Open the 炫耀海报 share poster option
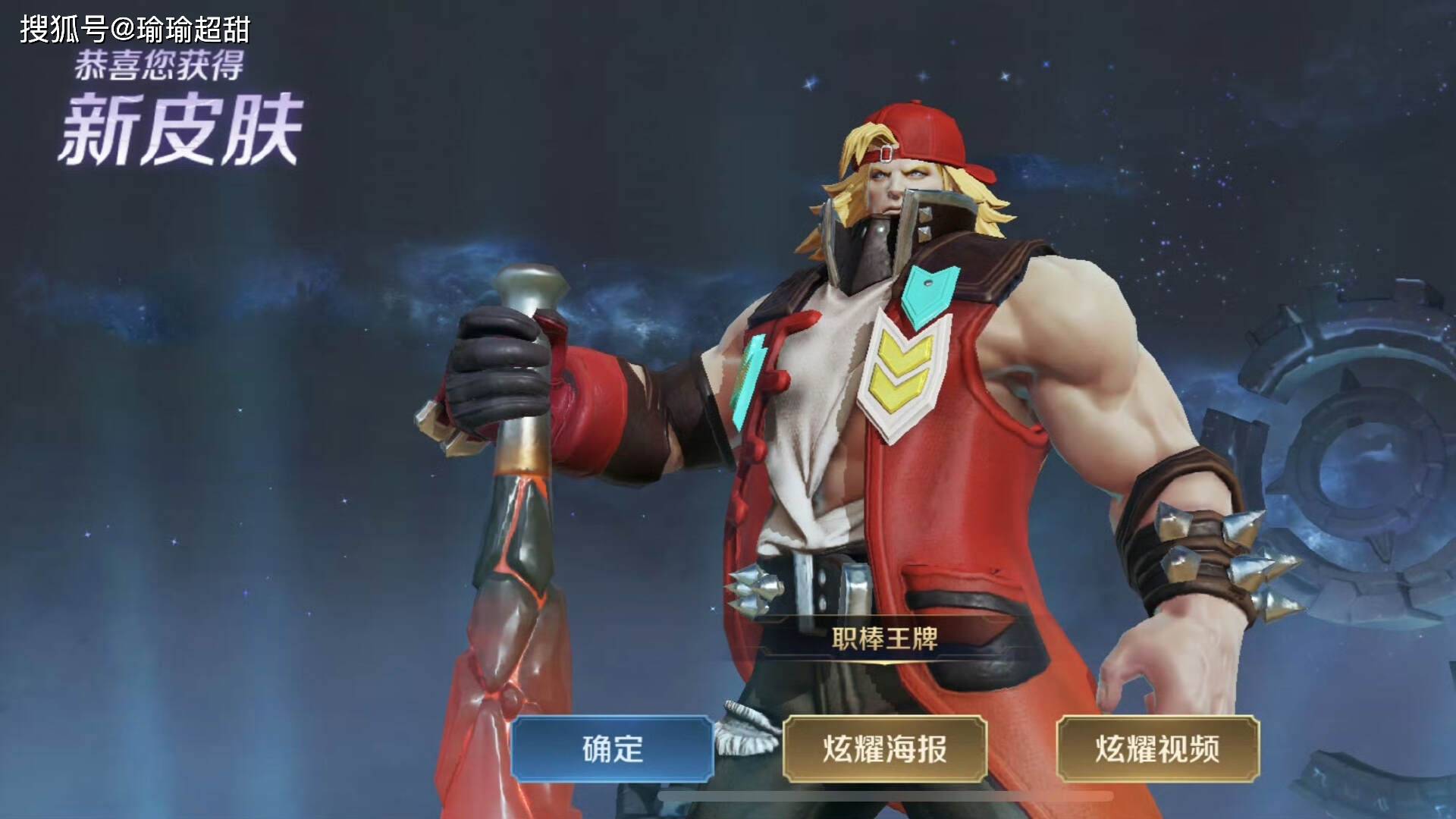1456x819 pixels. tap(884, 749)
